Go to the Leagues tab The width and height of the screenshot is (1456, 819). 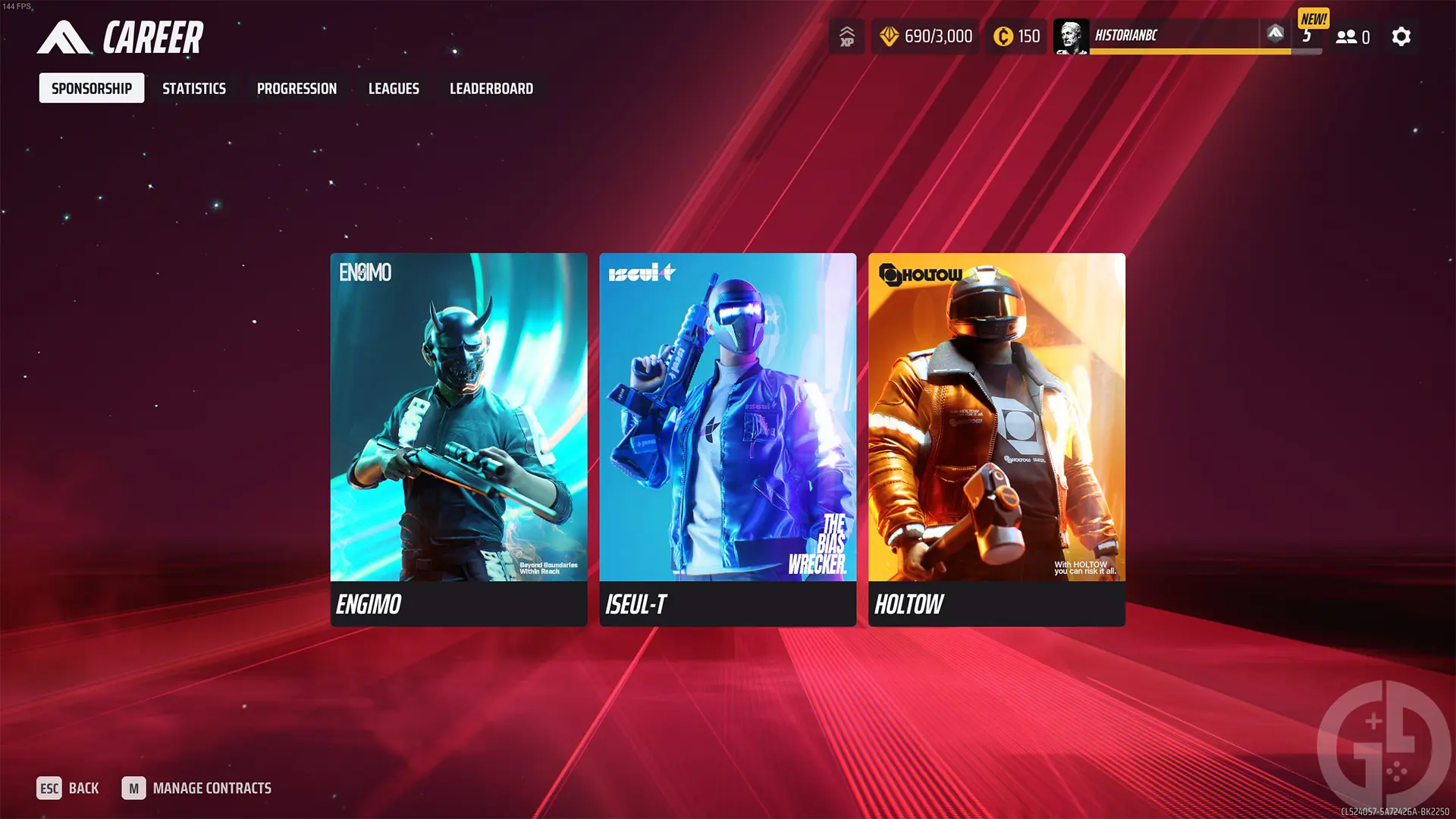click(394, 89)
